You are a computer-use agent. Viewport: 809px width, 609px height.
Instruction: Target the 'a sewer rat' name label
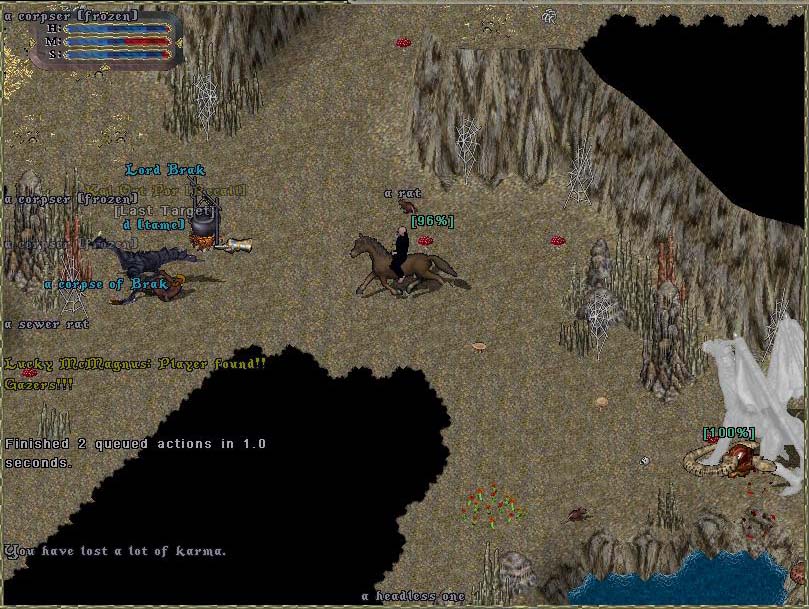[47, 324]
